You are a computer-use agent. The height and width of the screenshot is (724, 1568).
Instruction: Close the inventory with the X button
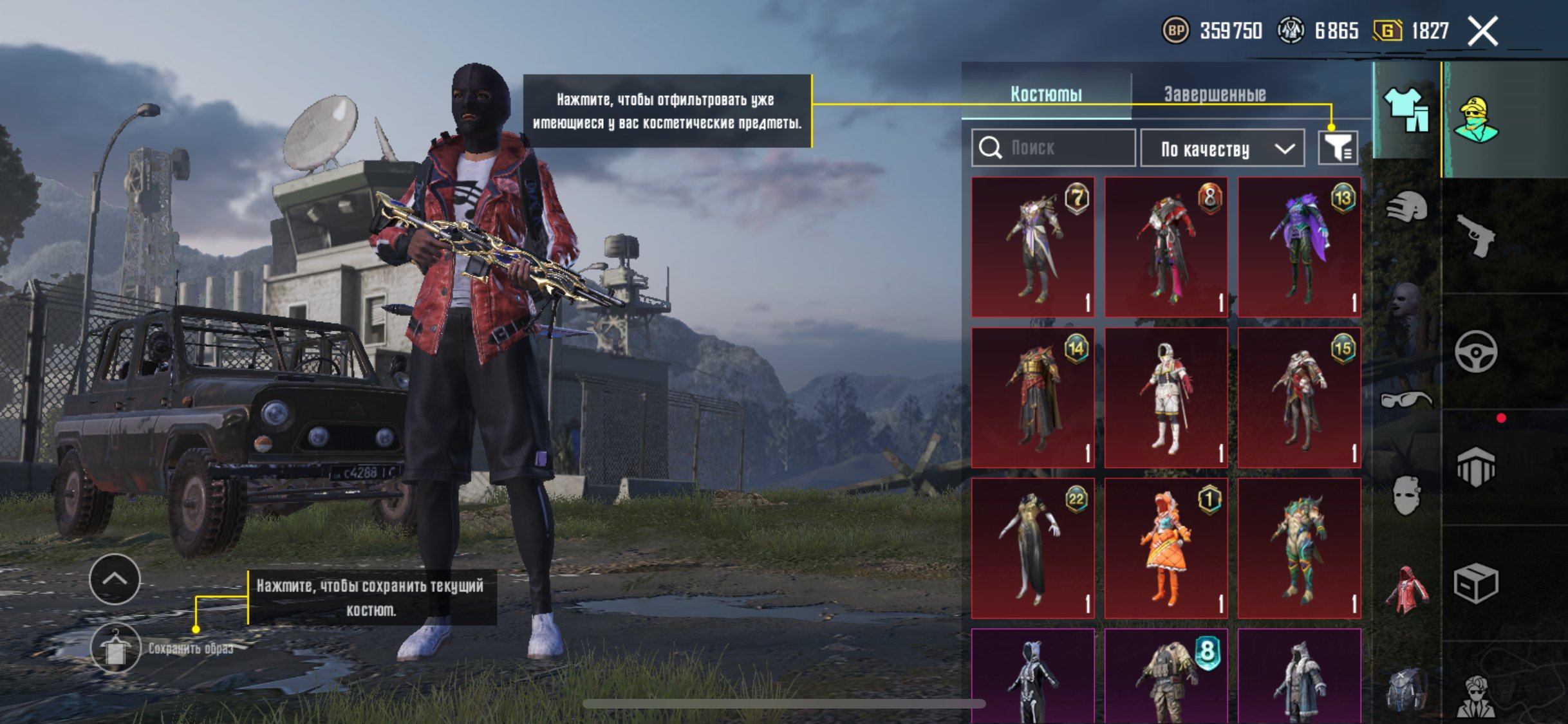coord(1483,31)
